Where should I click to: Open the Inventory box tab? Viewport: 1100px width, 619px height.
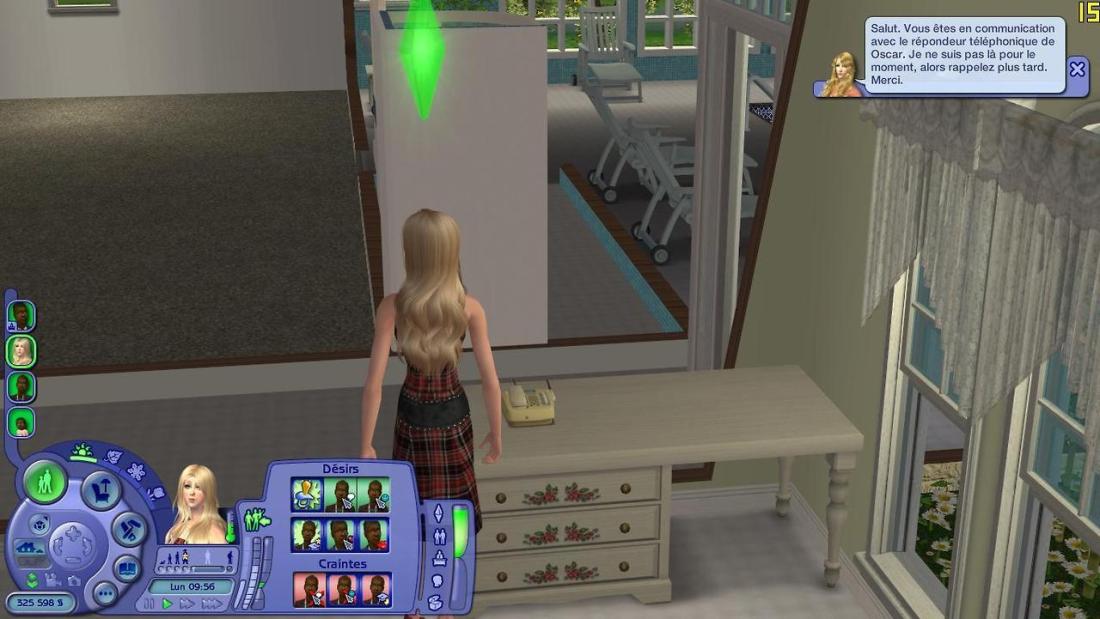(436, 602)
